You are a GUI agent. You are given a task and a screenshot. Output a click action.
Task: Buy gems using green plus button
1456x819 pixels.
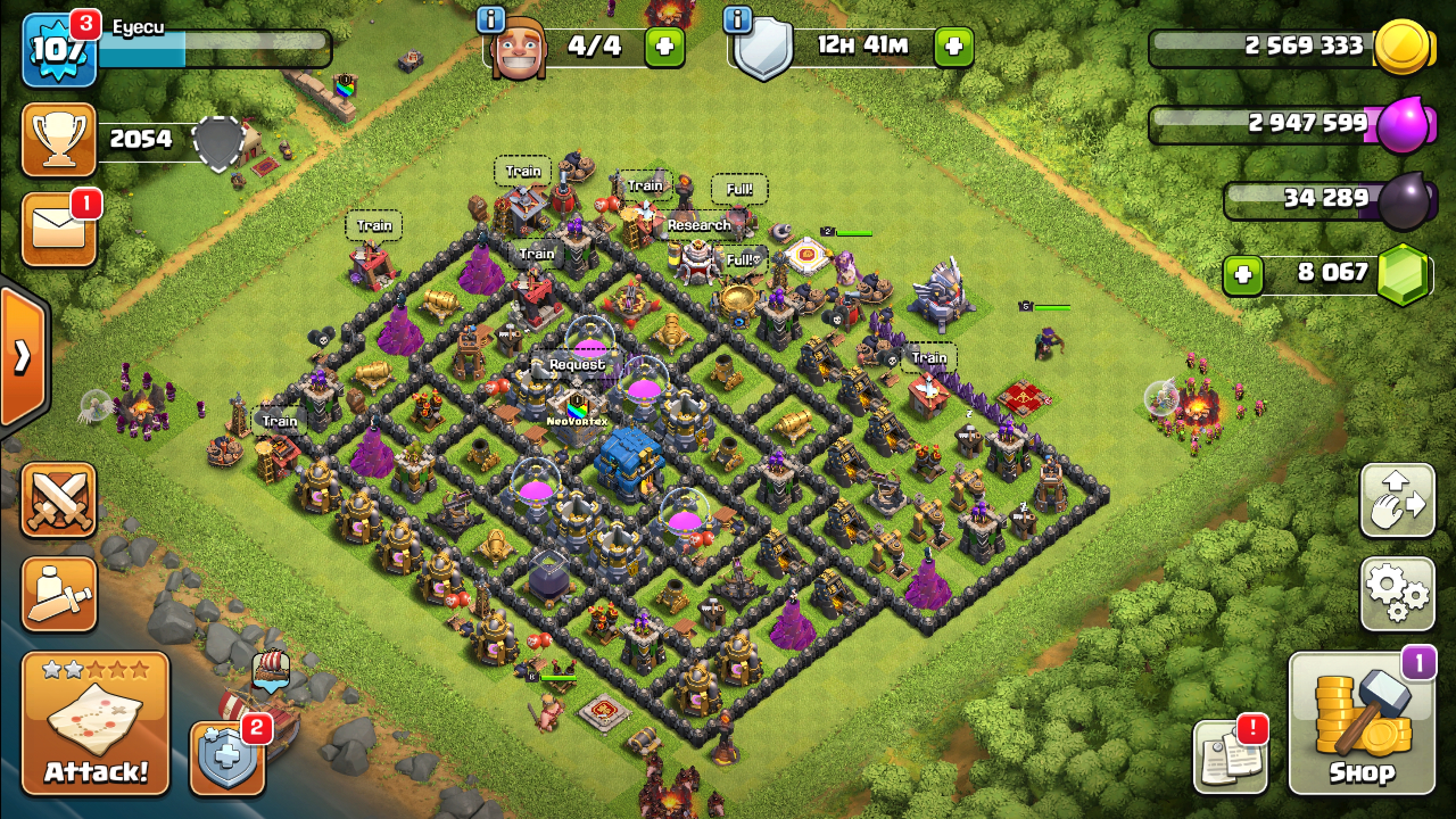pyautogui.click(x=1242, y=275)
